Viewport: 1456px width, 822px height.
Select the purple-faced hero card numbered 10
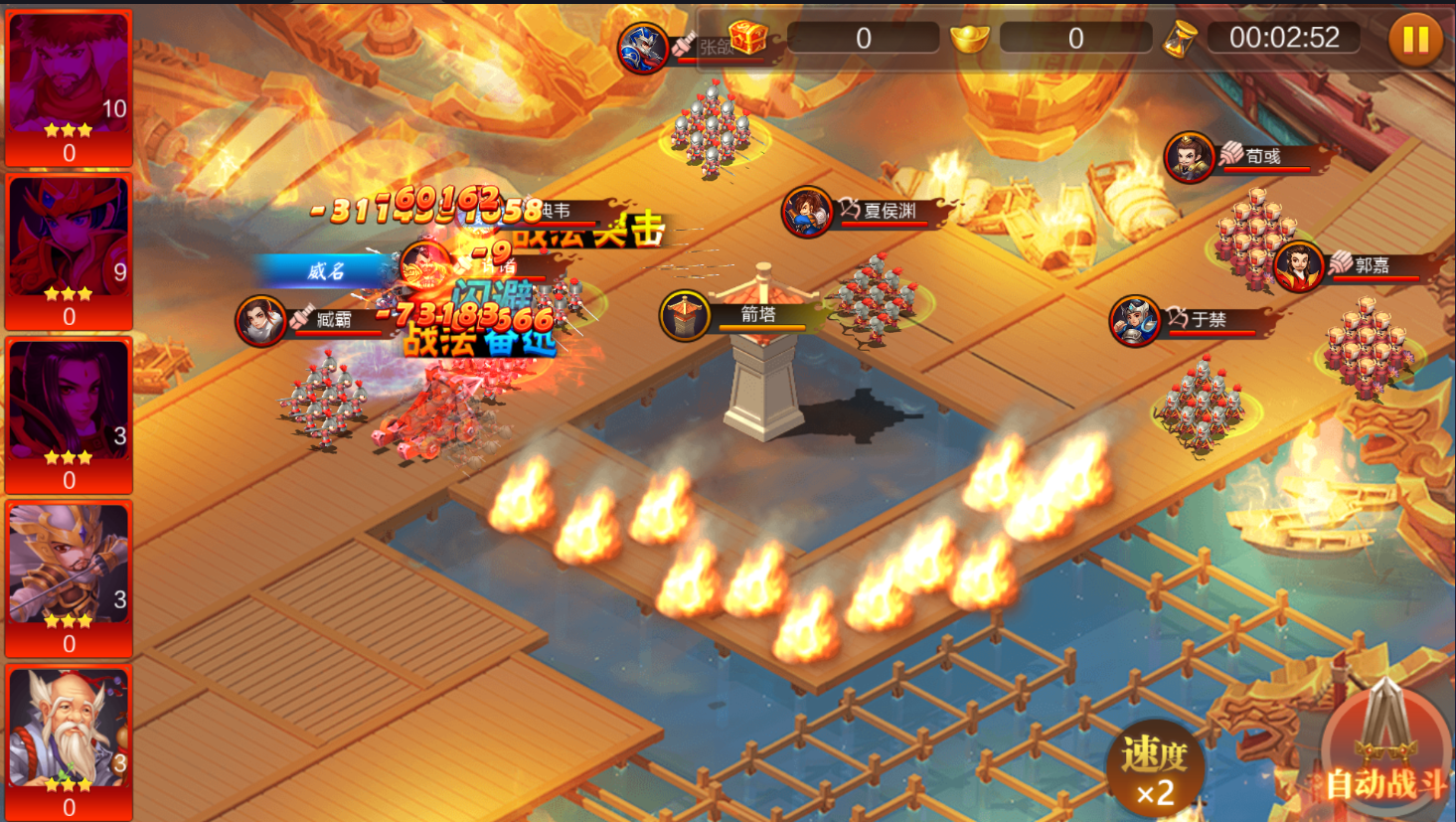pyautogui.click(x=69, y=87)
